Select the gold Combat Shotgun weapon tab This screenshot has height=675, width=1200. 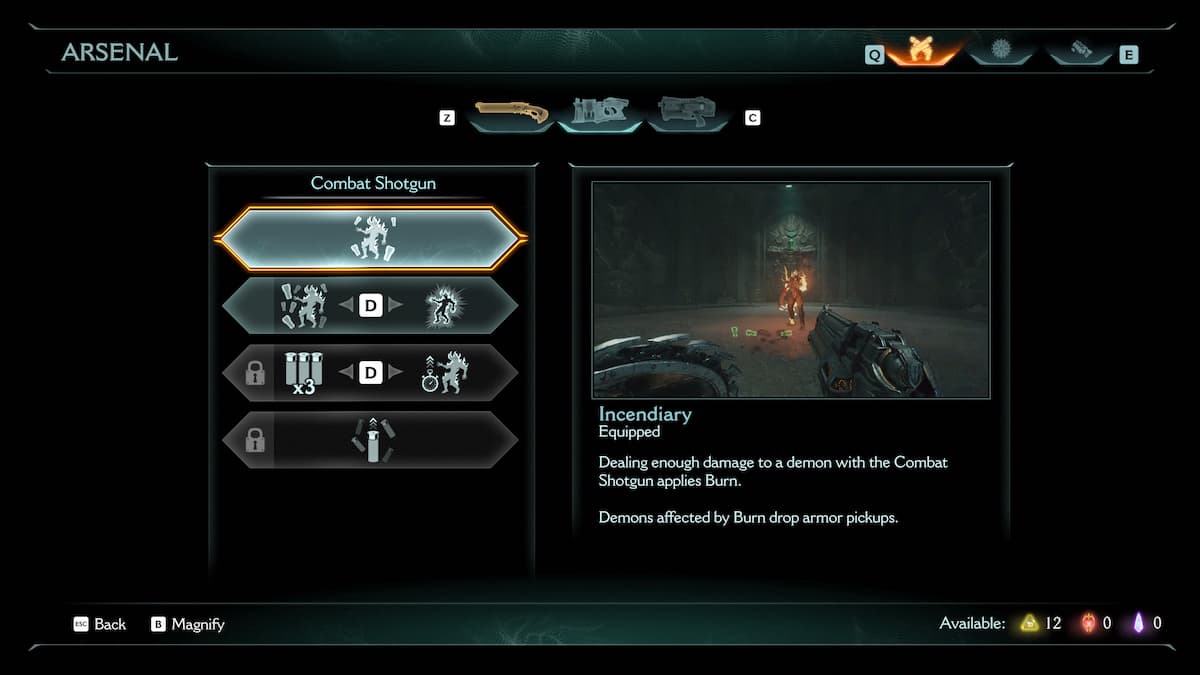(511, 113)
